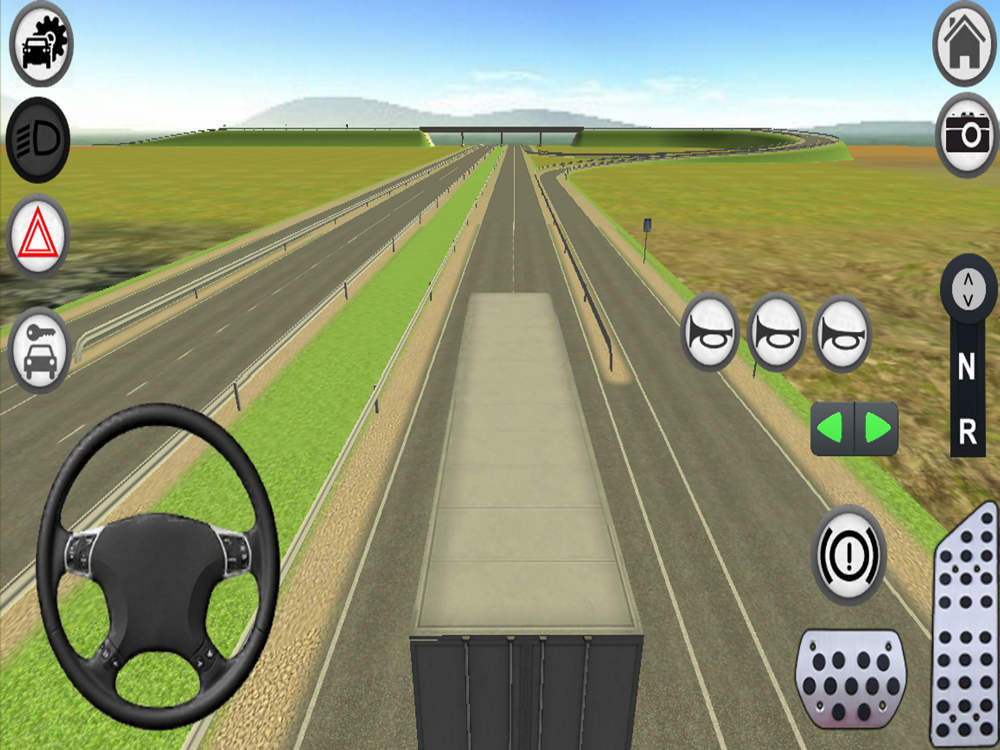Image resolution: width=1000 pixels, height=750 pixels.
Task: Select the gear shifter knob with arrows
Action: pyautogui.click(x=967, y=290)
